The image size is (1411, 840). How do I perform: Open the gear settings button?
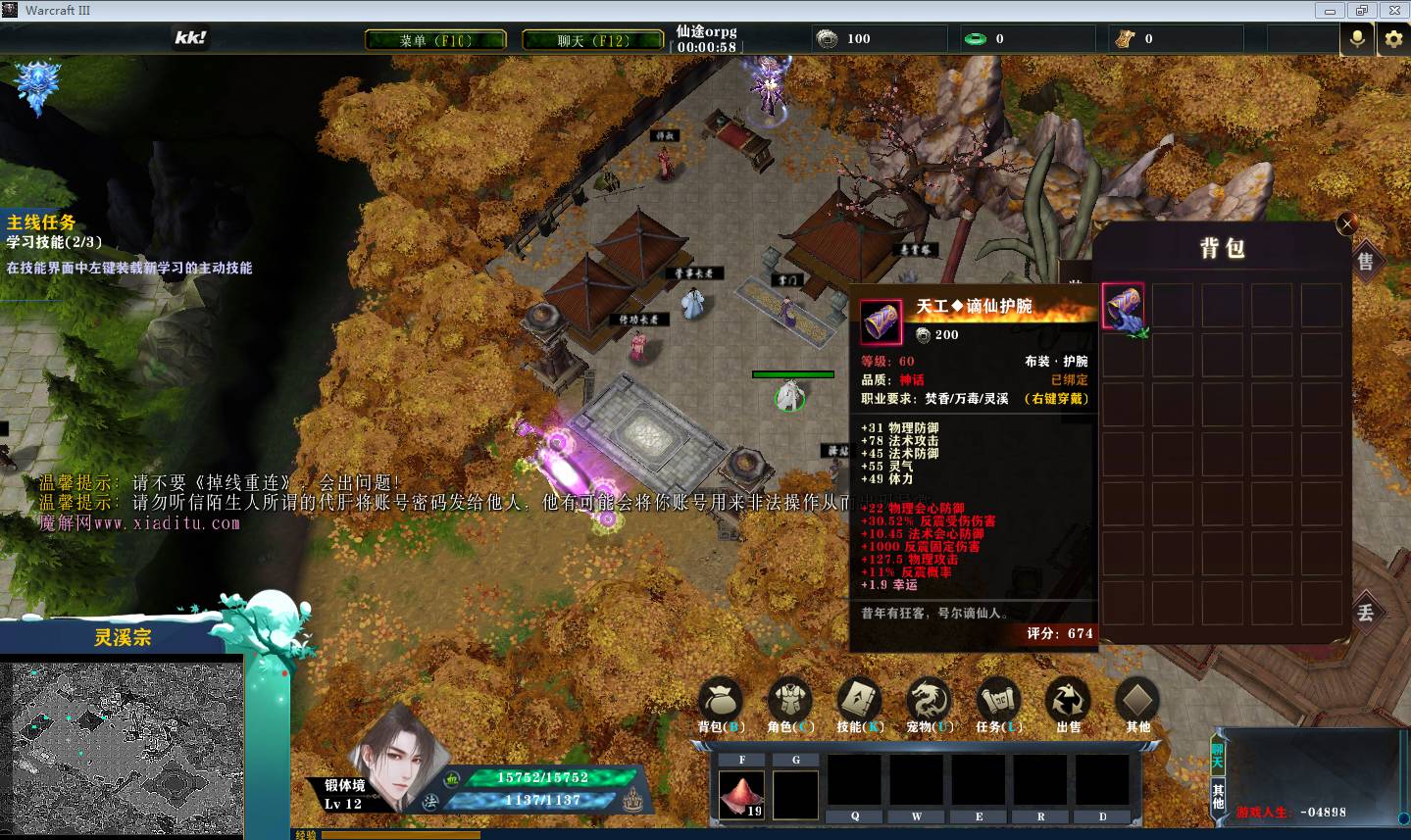[x=1393, y=39]
